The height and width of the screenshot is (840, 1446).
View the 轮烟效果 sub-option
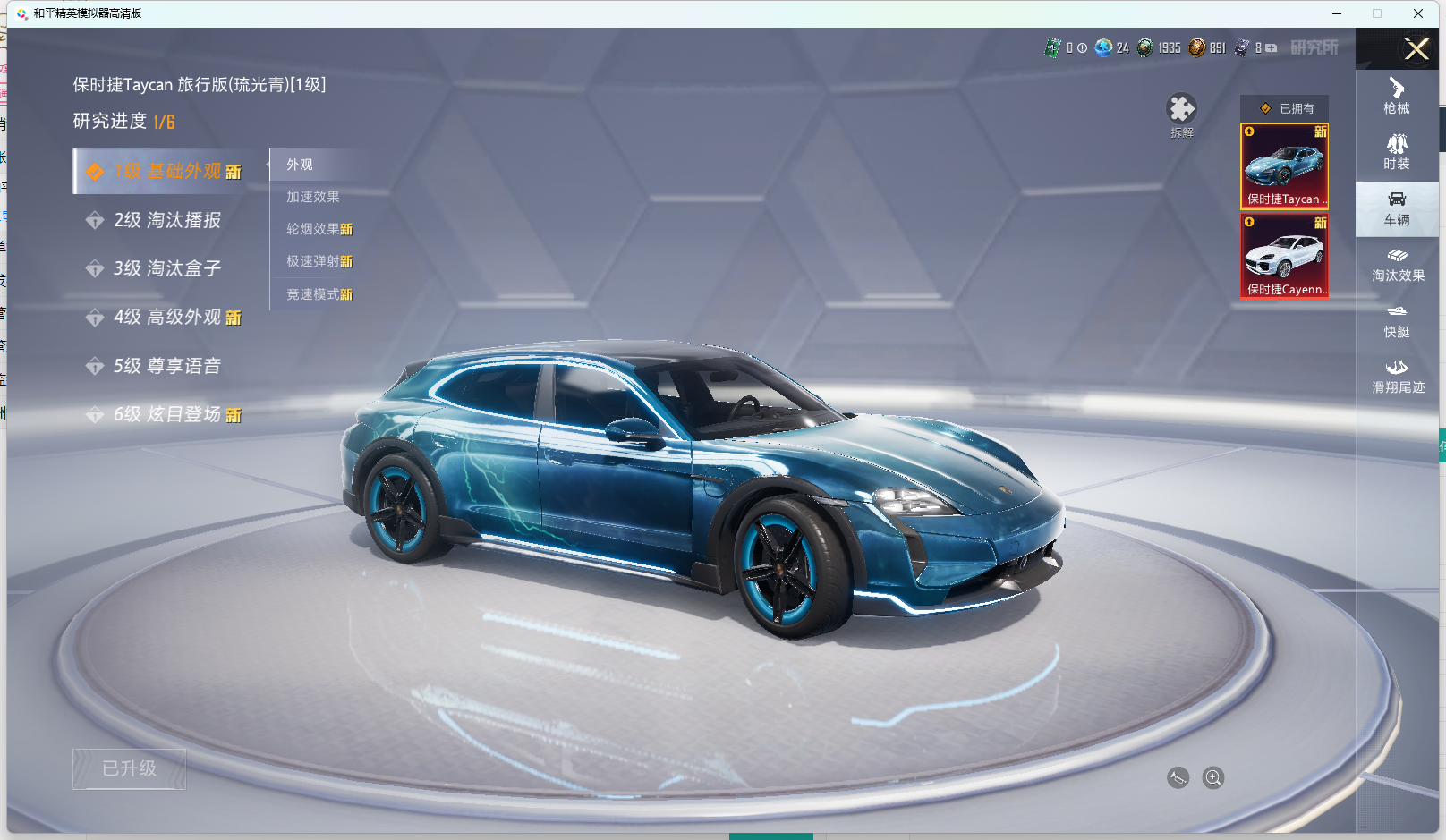[319, 229]
